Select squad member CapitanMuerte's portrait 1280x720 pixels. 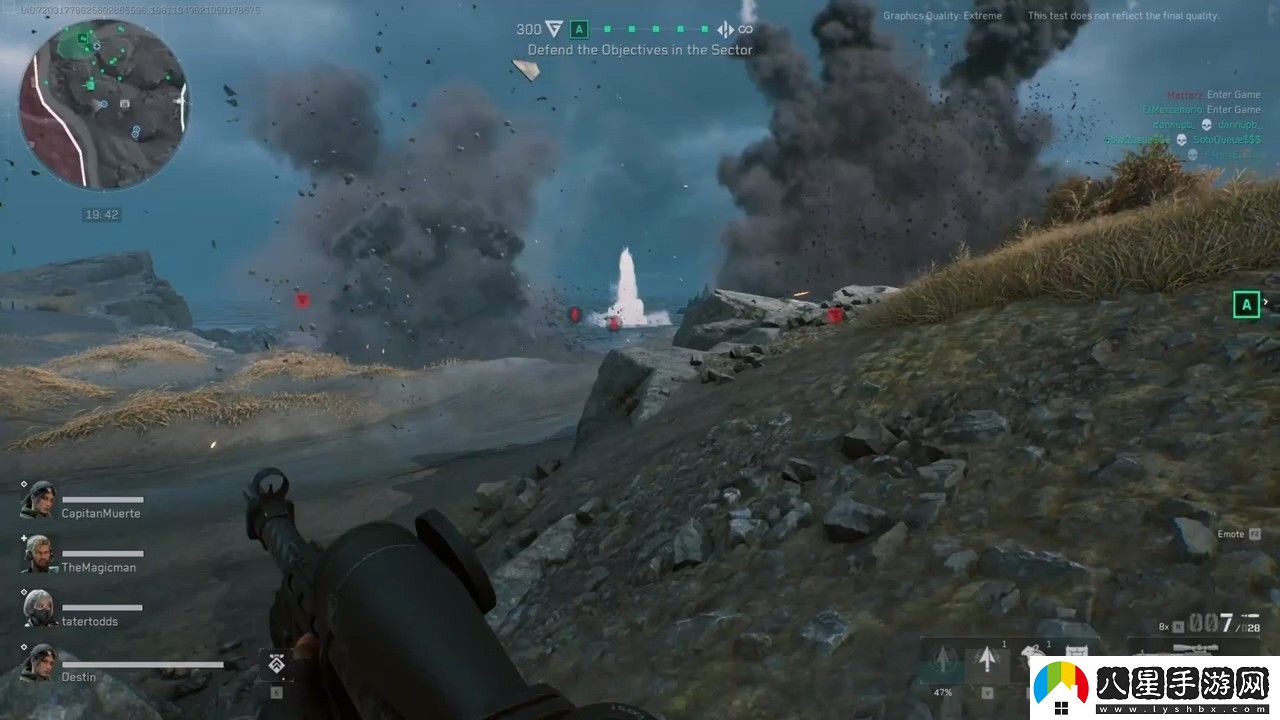click(x=38, y=502)
